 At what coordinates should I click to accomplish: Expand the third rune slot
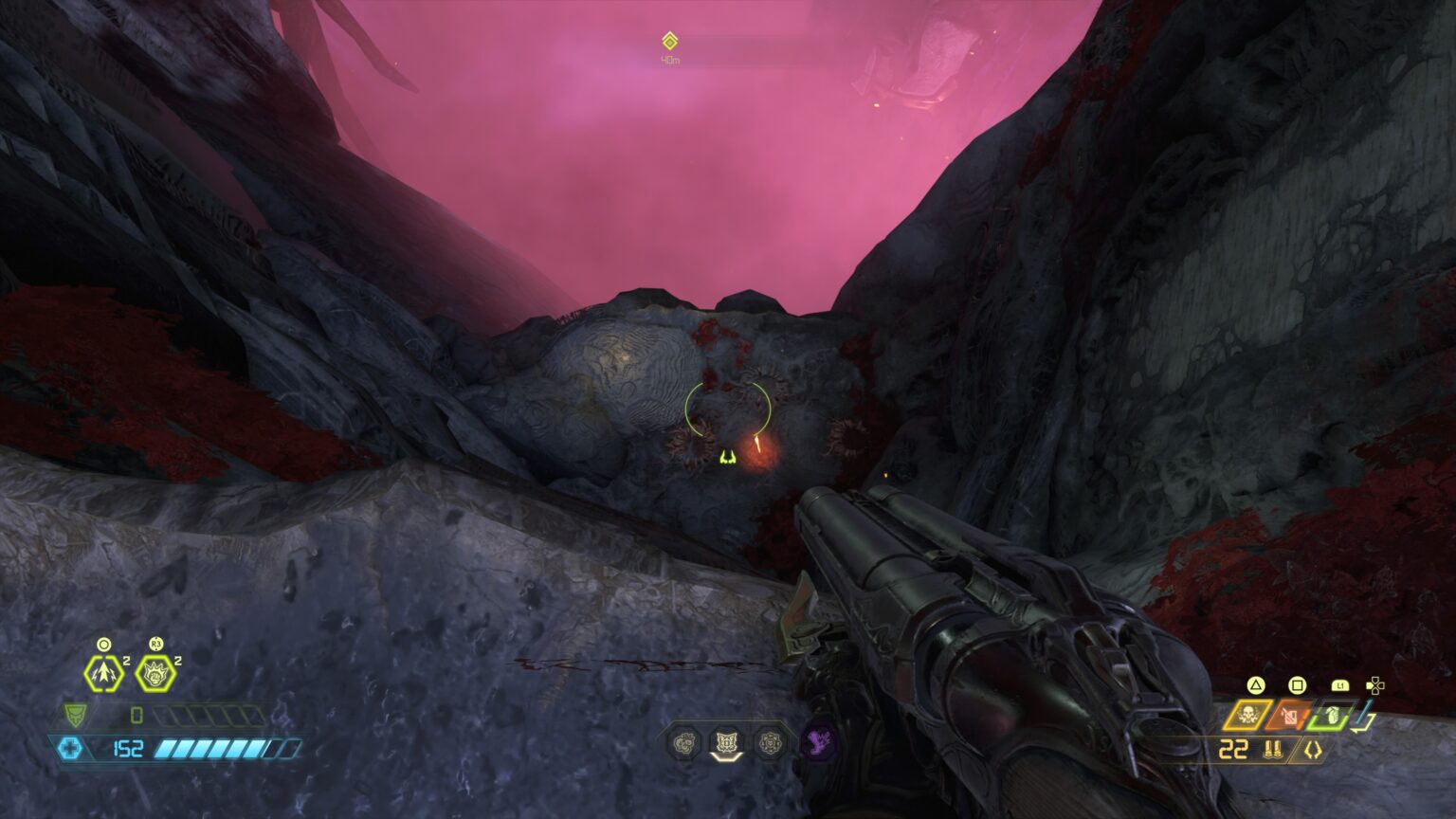[x=770, y=742]
